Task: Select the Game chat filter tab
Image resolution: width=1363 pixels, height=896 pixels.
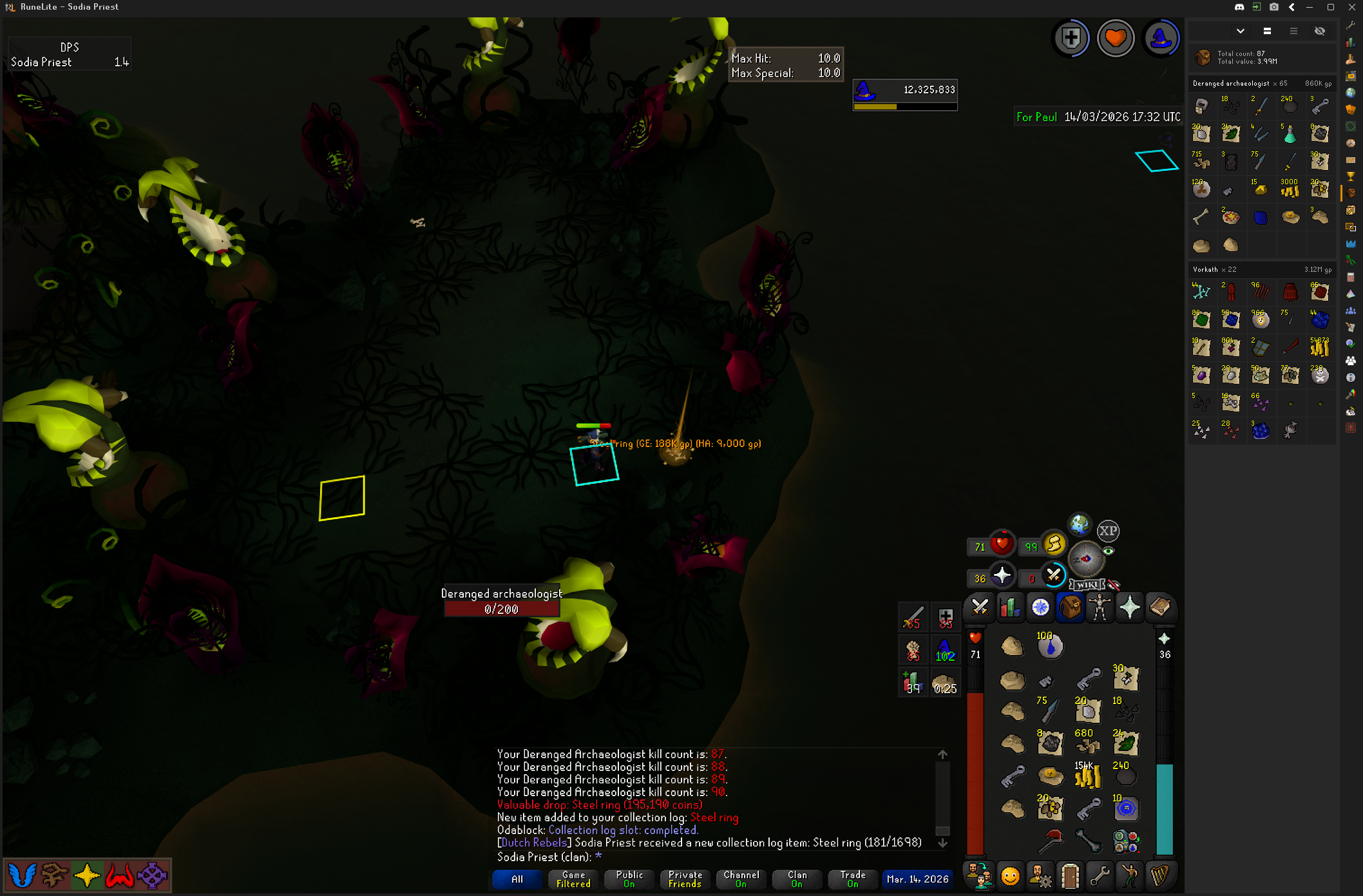Action: [x=573, y=879]
